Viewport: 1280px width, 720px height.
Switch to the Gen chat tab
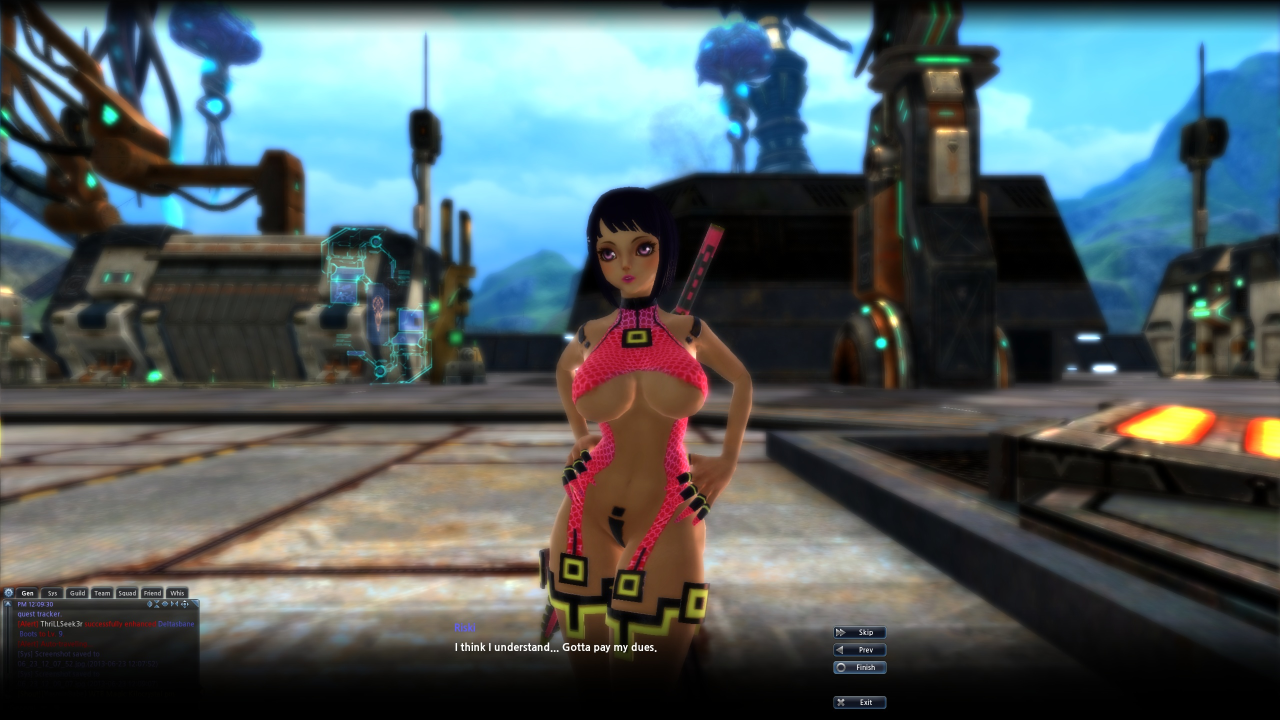tap(28, 593)
